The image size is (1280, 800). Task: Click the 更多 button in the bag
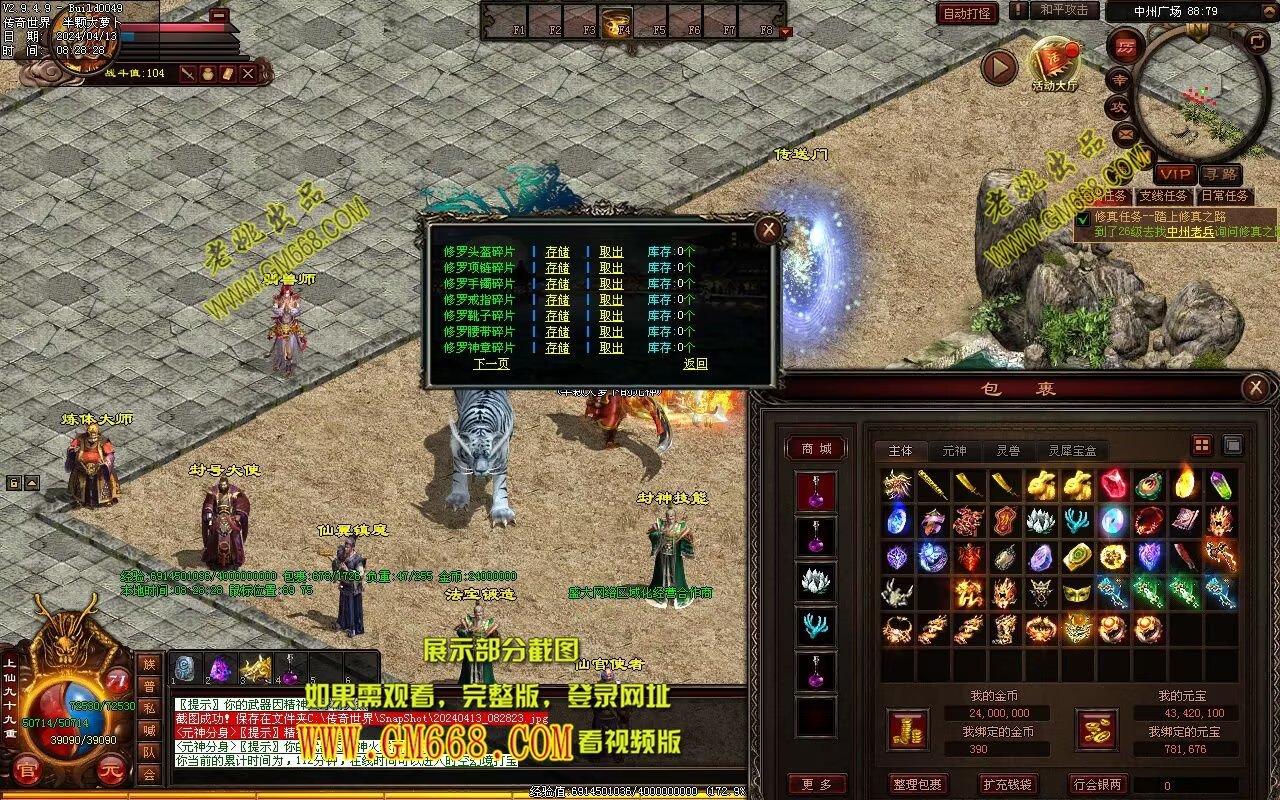[x=816, y=785]
